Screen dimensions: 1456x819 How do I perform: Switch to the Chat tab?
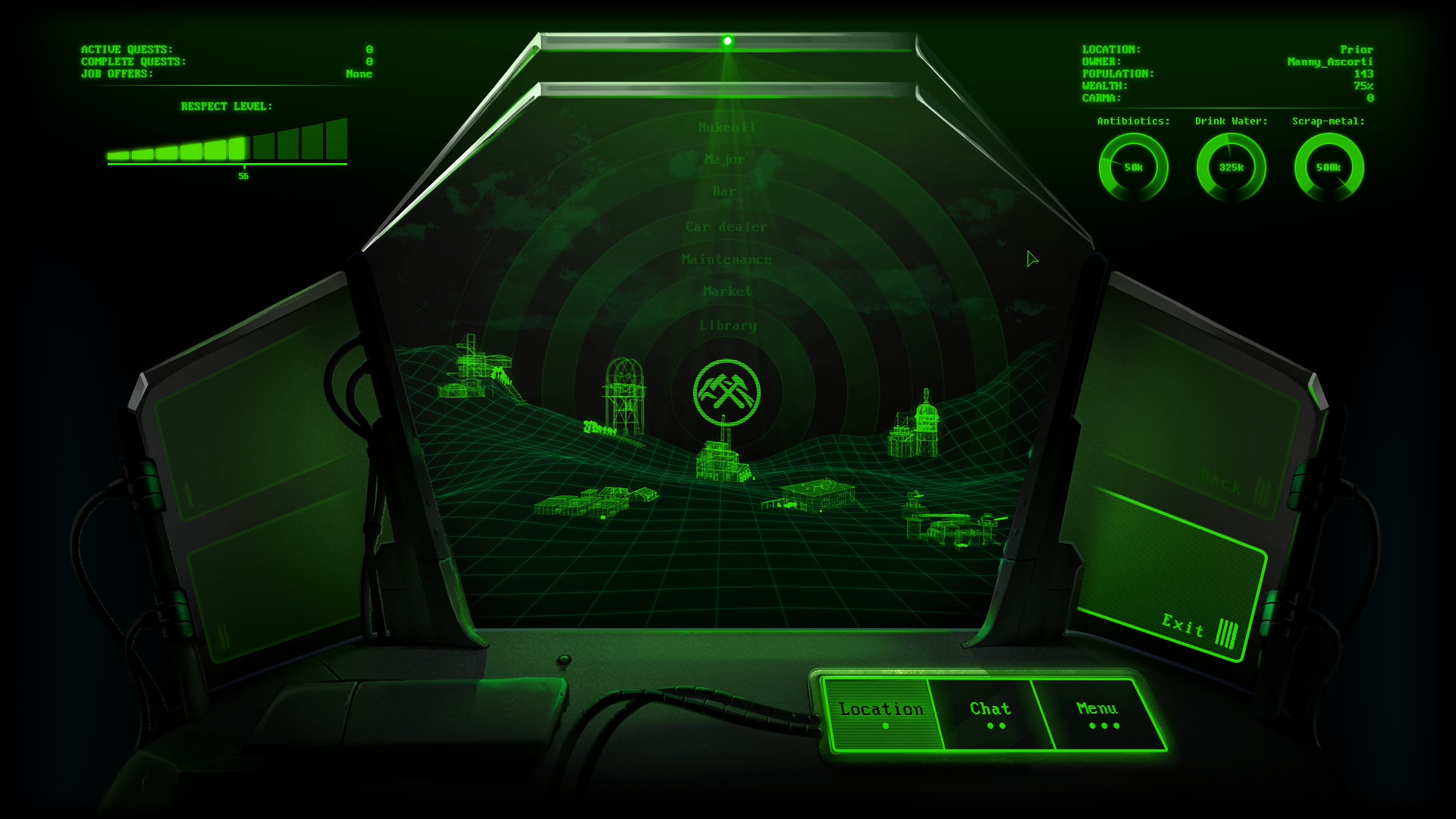(x=990, y=709)
